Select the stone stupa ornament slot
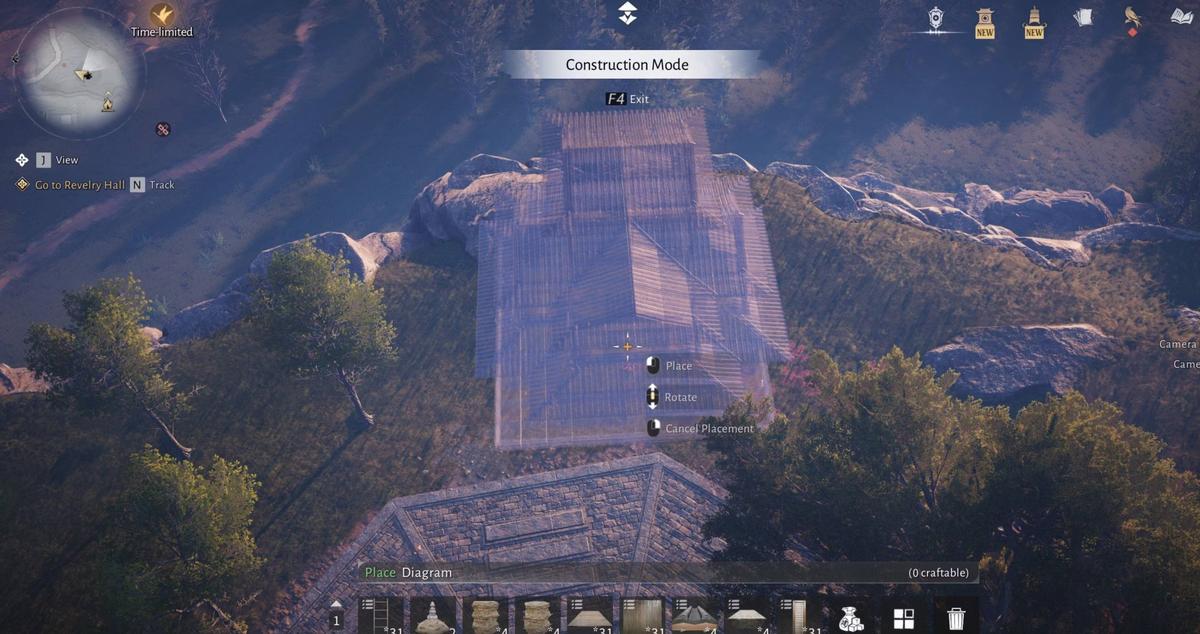 point(432,615)
